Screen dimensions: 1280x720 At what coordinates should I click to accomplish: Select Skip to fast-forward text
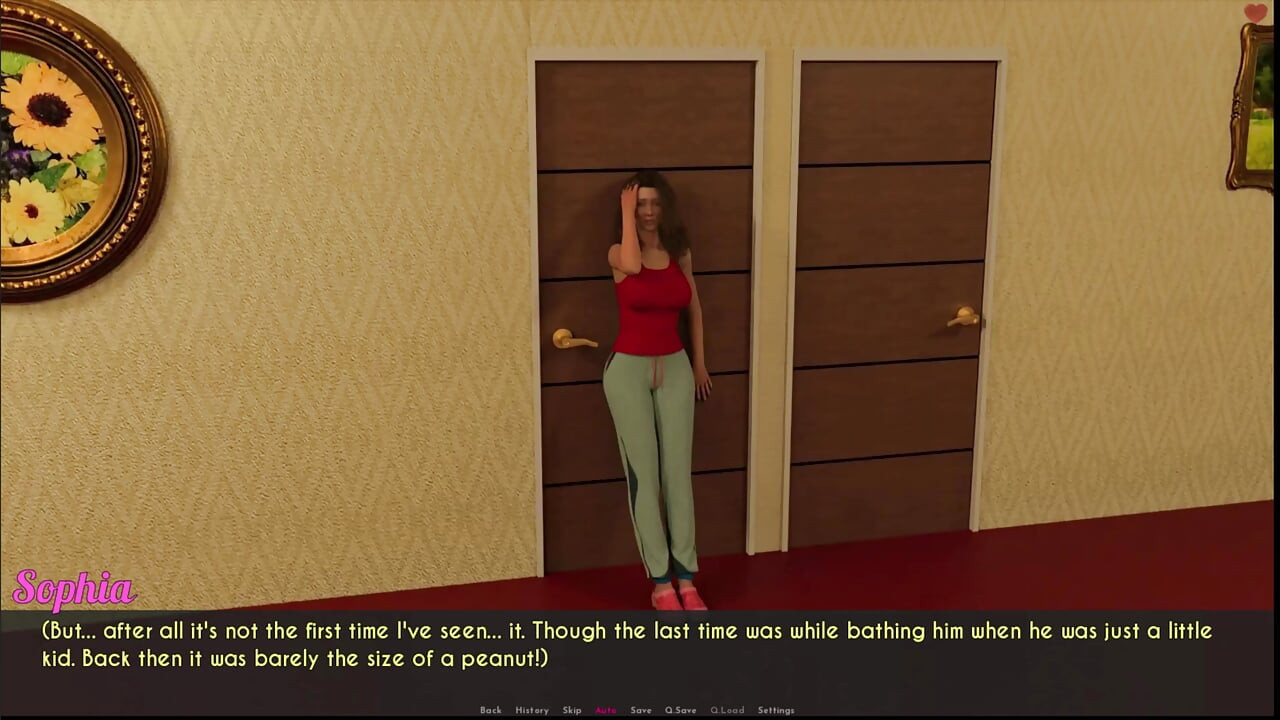pos(572,709)
